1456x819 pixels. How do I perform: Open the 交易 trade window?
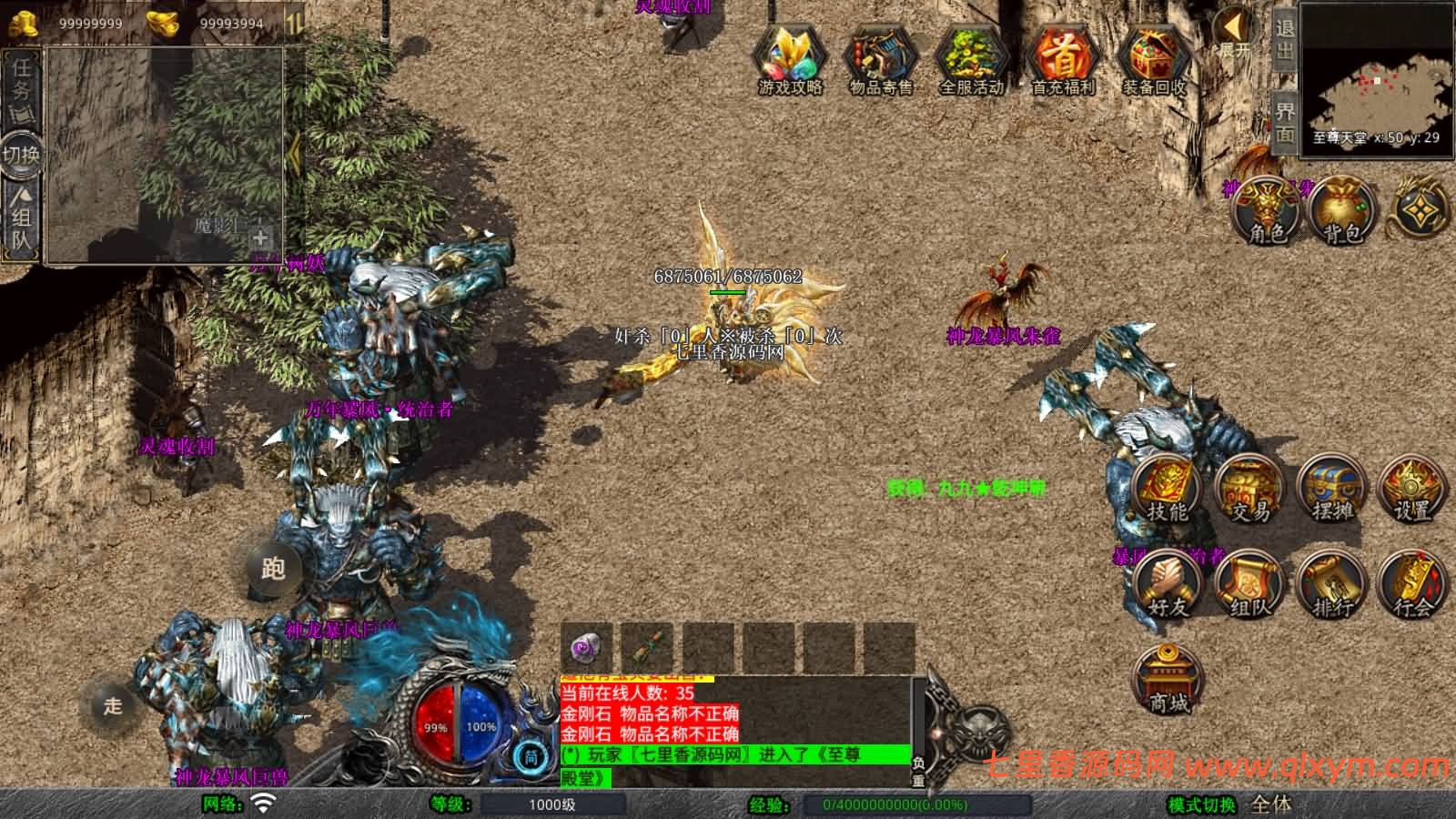(x=1249, y=490)
